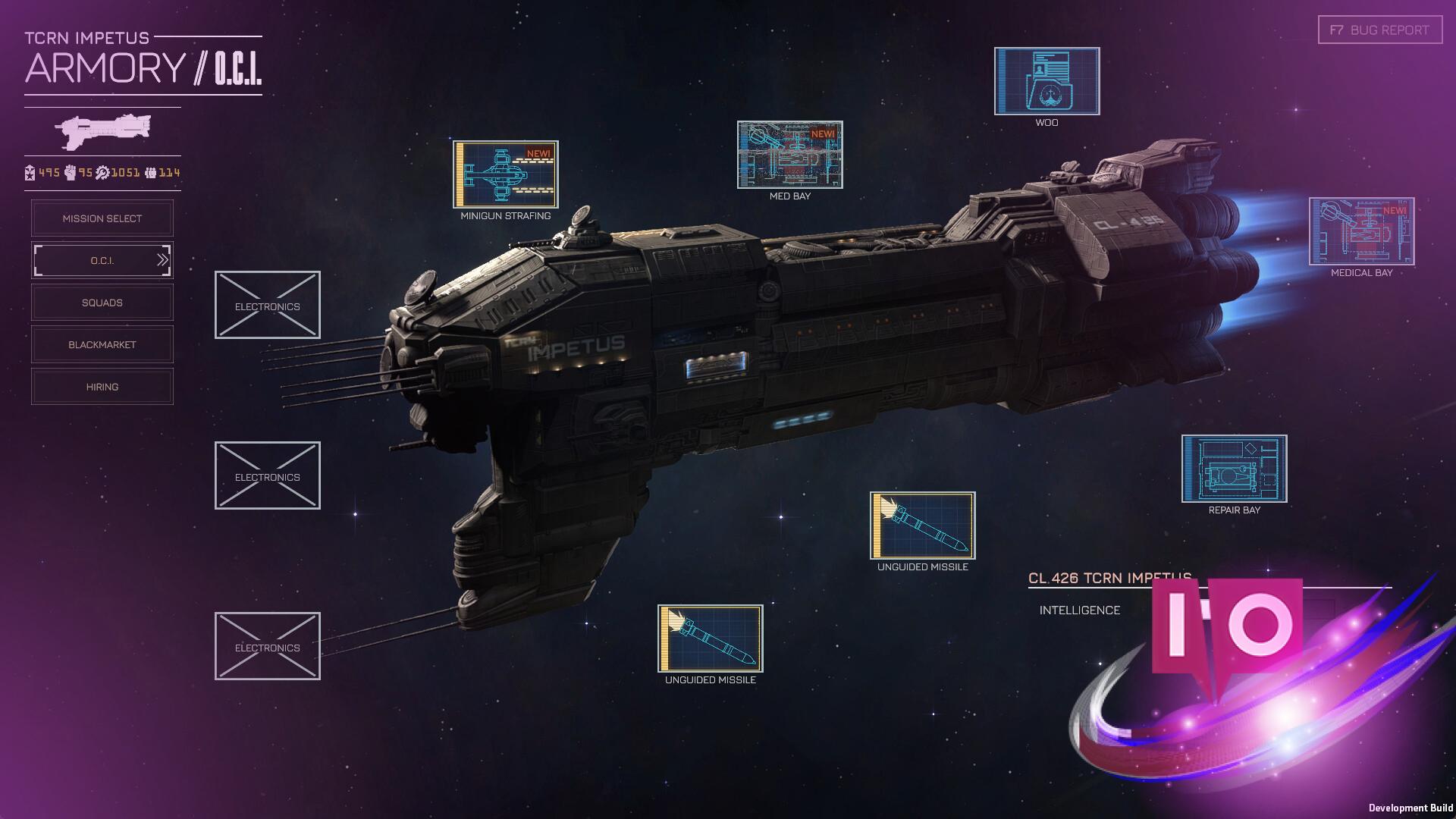This screenshot has width=1456, height=819.
Task: Toggle the bottom Electronics slot
Action: [x=267, y=647]
